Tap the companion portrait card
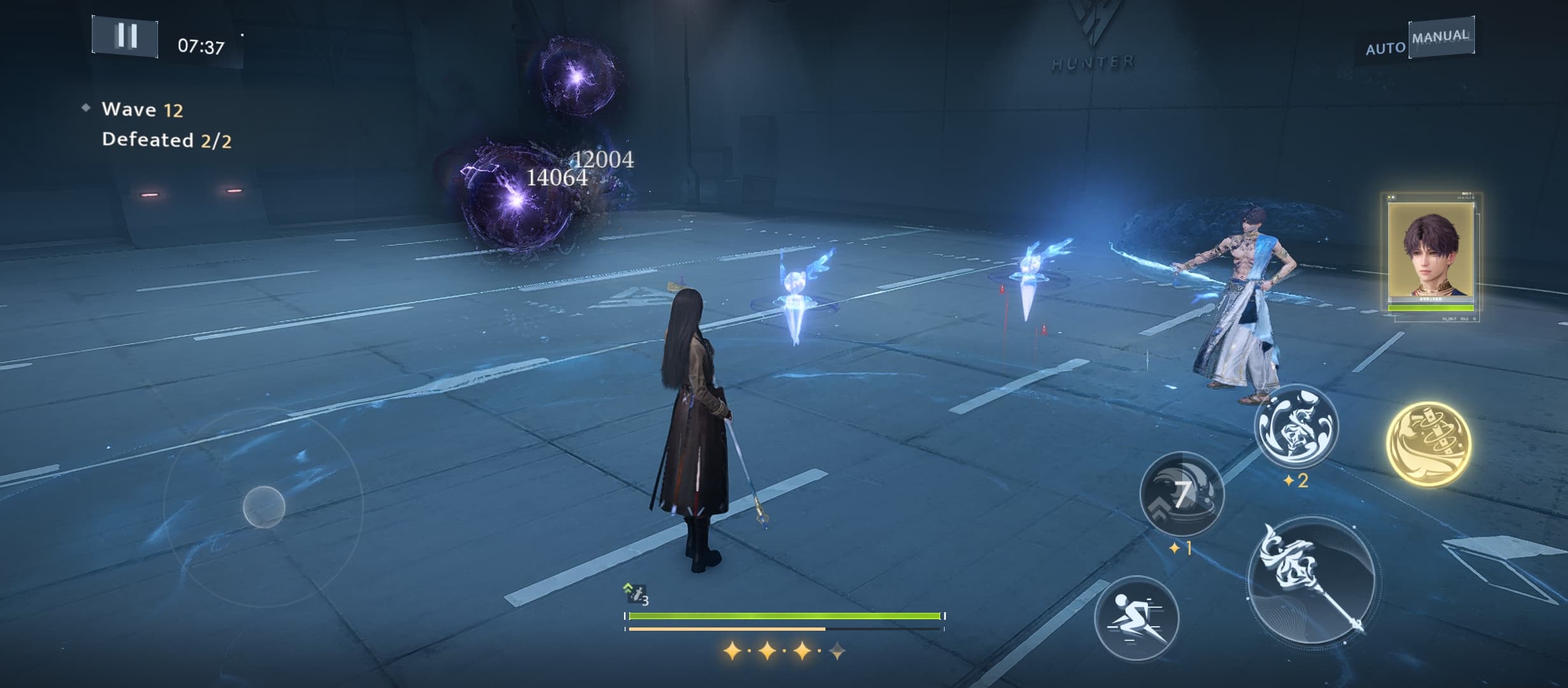The image size is (1568, 688). (1431, 255)
